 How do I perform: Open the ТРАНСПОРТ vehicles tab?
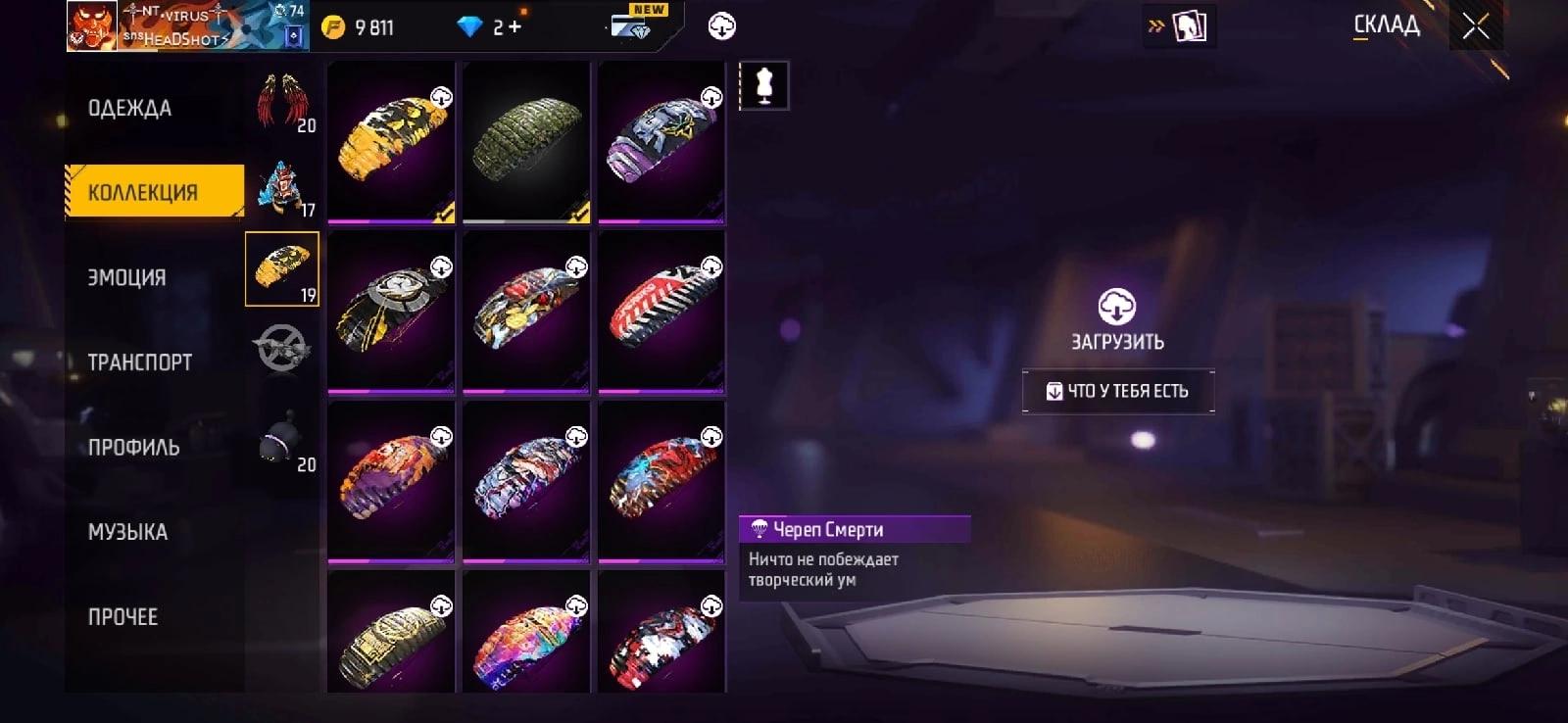click(140, 362)
